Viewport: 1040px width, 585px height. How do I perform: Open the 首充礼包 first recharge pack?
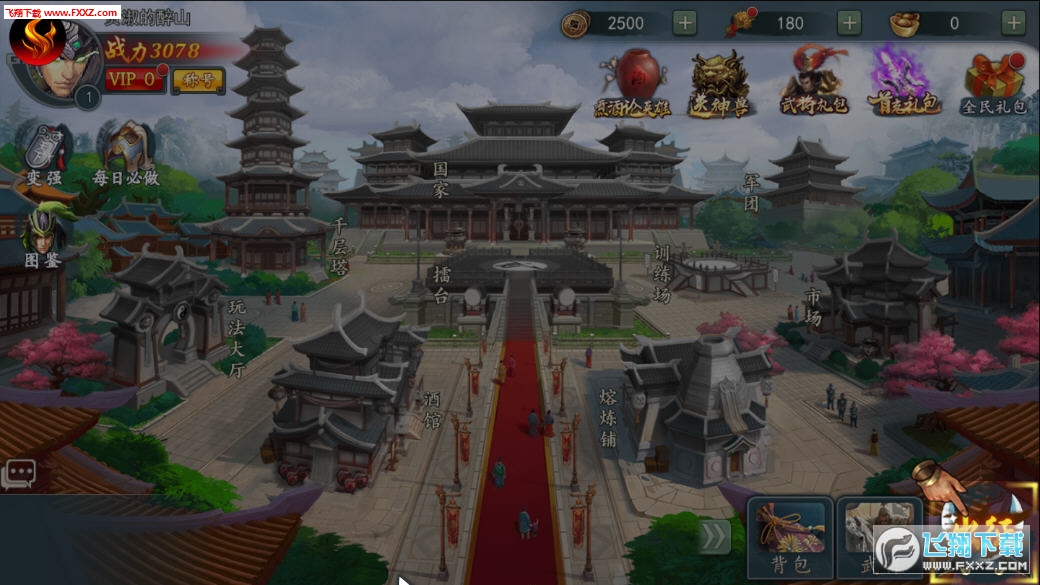[x=903, y=80]
